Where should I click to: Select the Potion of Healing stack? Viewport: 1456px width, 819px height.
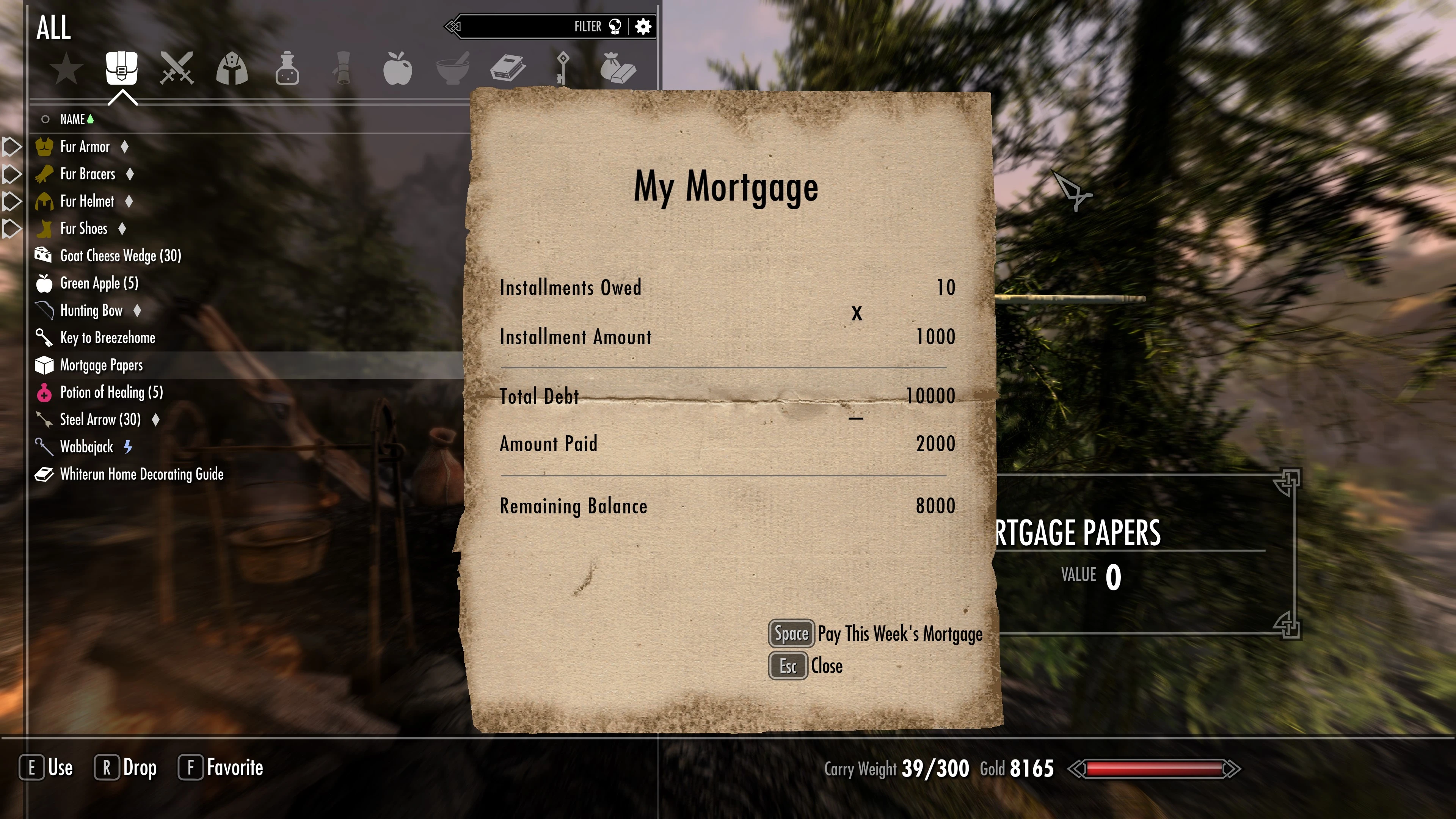[x=111, y=392]
